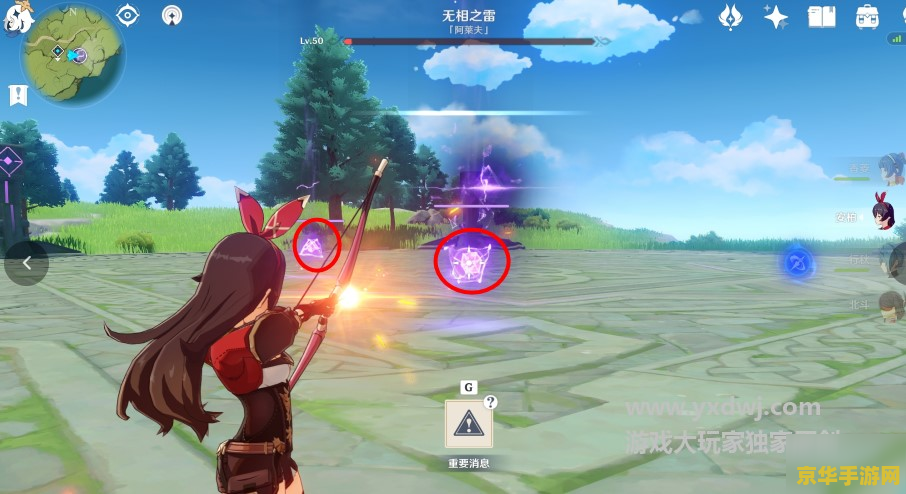Image resolution: width=906 pixels, height=494 pixels.
Task: Open the four-pointed star wish icon
Action: [x=775, y=15]
